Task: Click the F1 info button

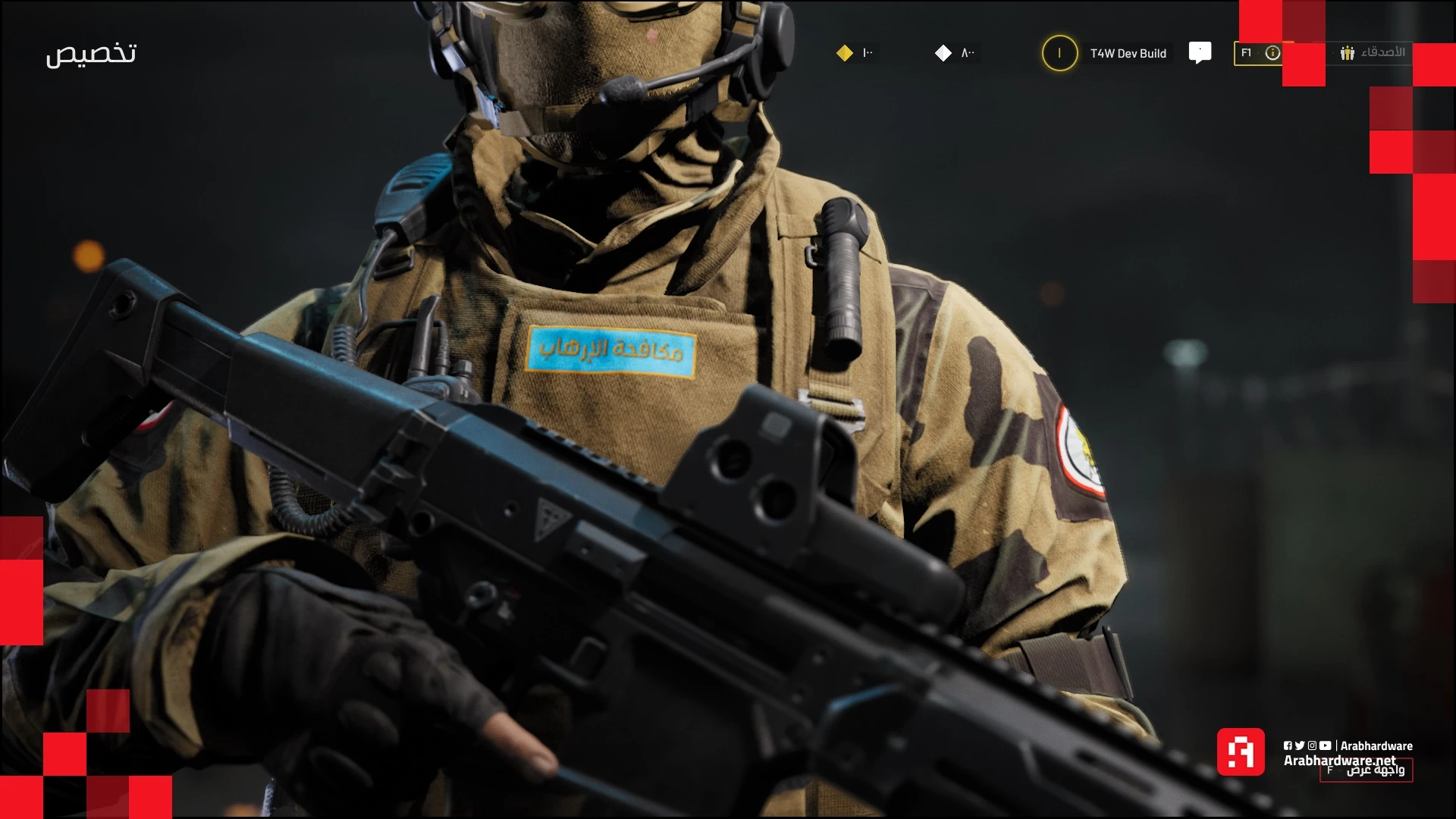Action: pos(1259,53)
